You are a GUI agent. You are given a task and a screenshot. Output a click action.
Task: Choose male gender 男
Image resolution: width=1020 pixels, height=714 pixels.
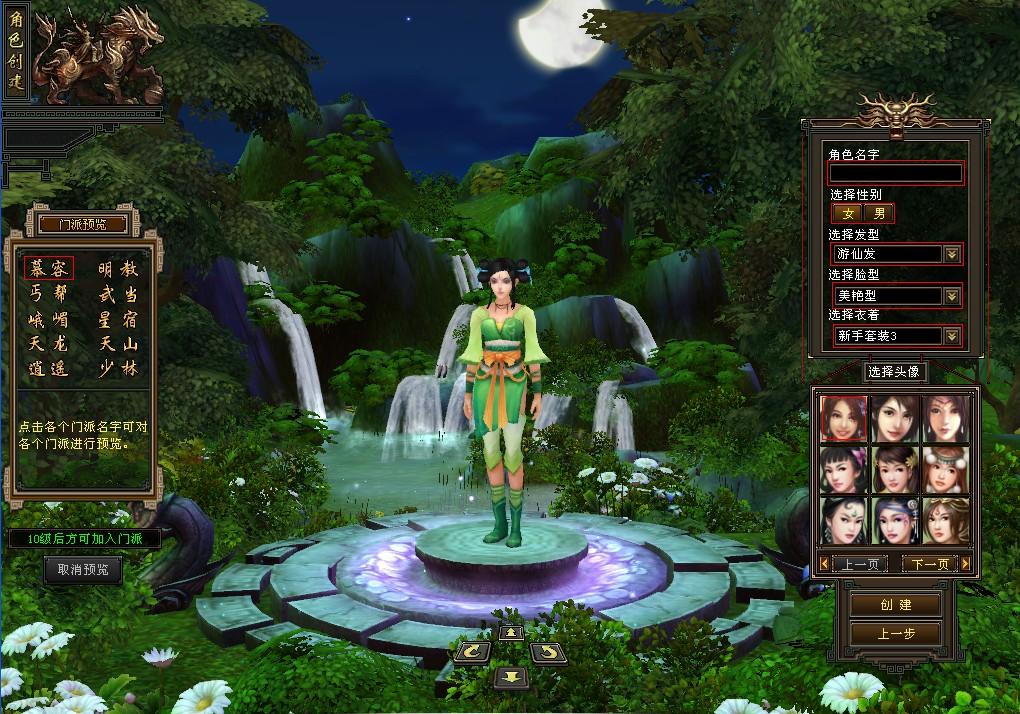(879, 213)
